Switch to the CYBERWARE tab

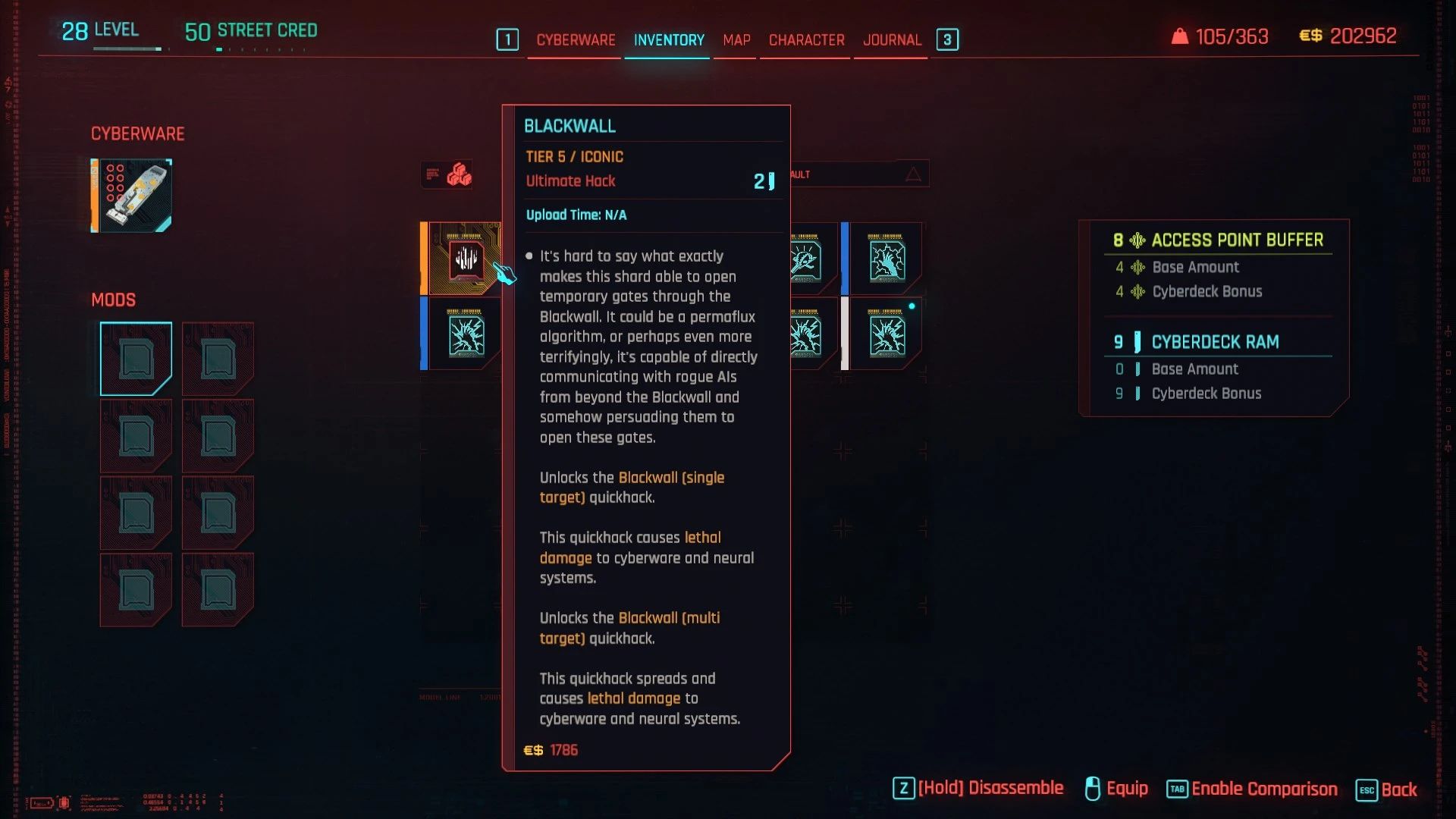coord(576,40)
